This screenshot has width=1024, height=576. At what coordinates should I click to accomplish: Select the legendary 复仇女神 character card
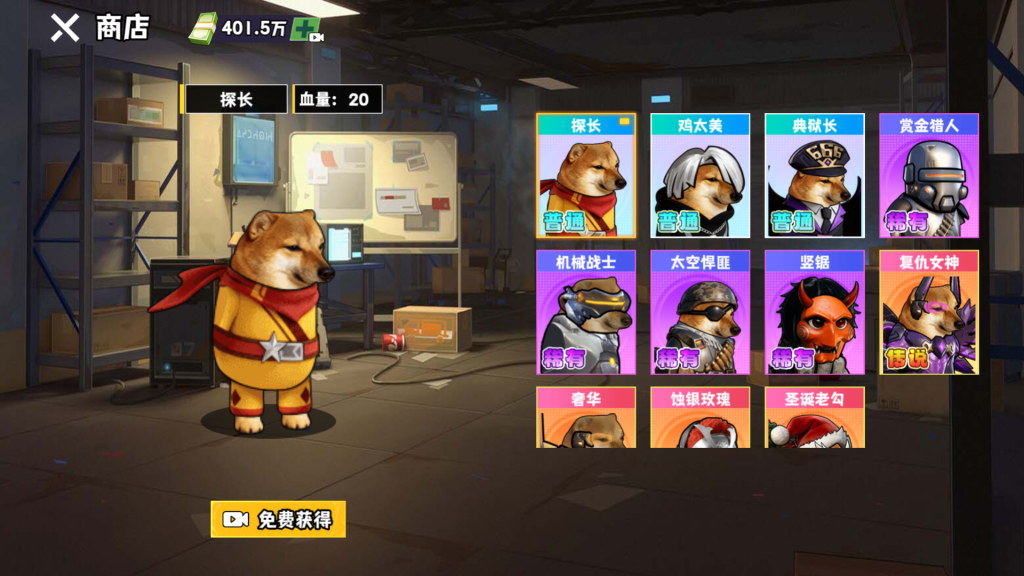click(x=928, y=312)
